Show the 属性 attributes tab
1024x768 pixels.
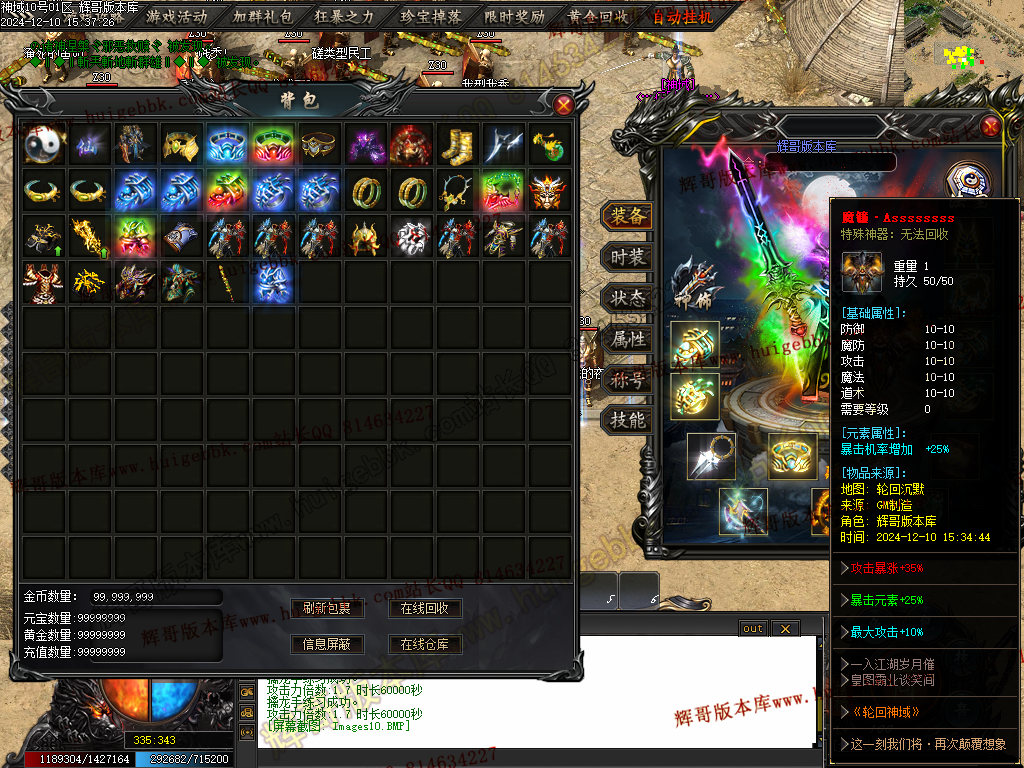627,339
